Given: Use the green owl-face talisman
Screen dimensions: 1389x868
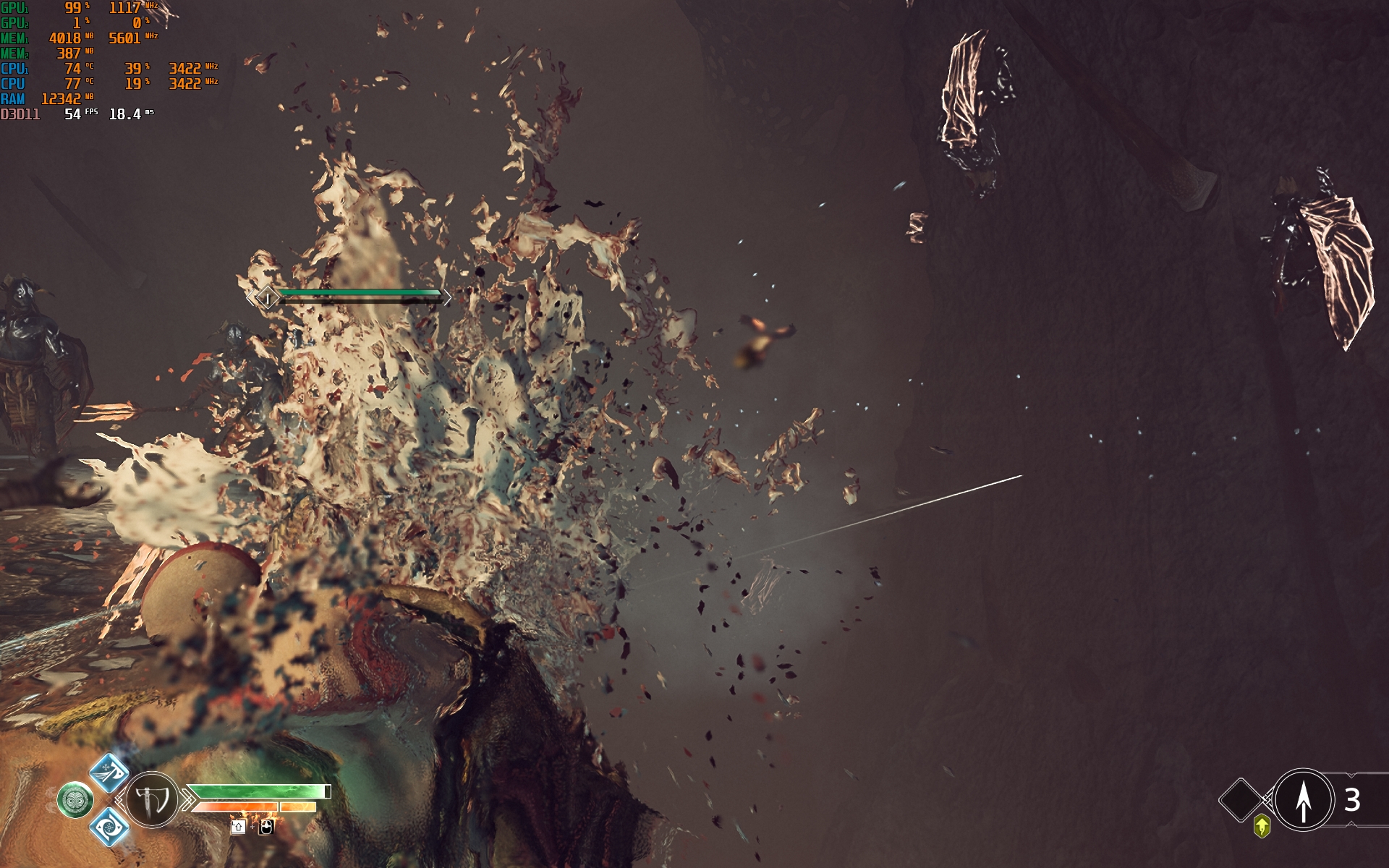Looking at the screenshot, I should coord(75,800).
